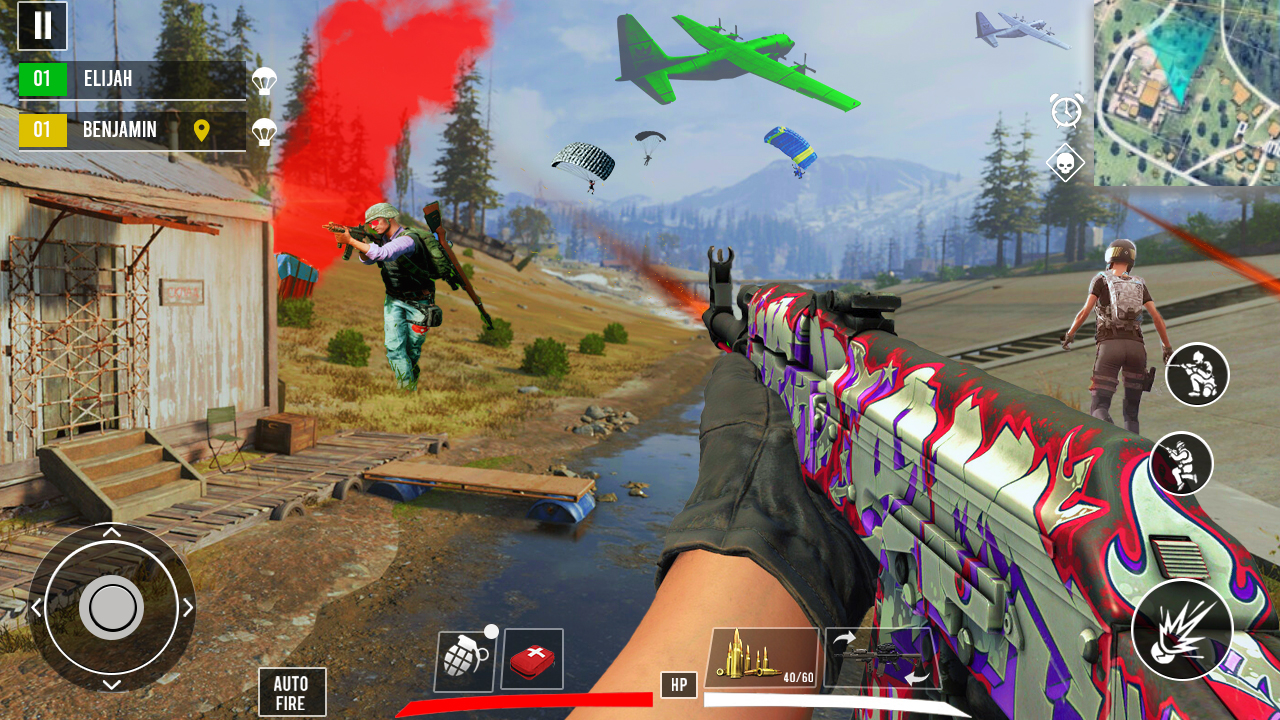Screen dimensions: 1280x720
Task: Open the pause menu icon
Action: tap(42, 26)
